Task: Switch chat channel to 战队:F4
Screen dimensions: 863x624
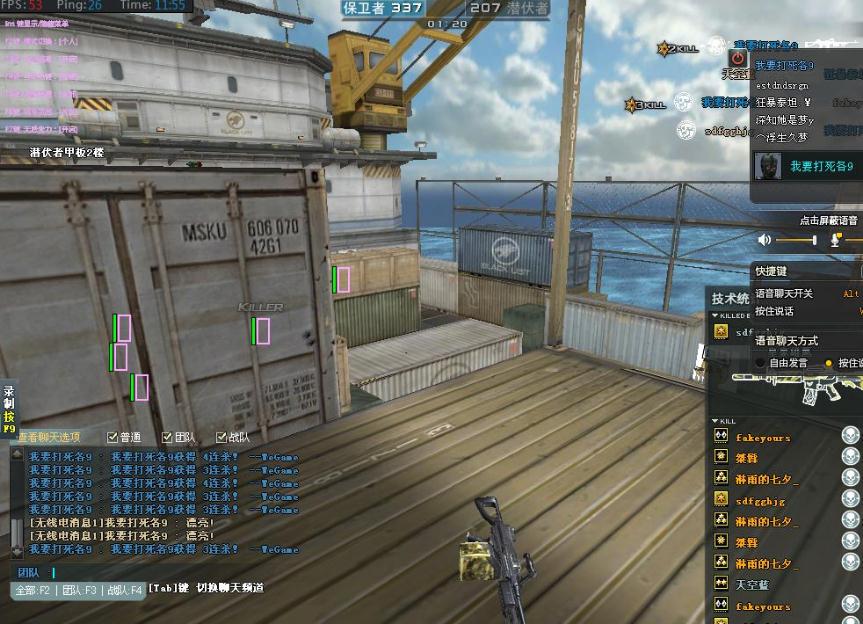Action: (x=125, y=590)
